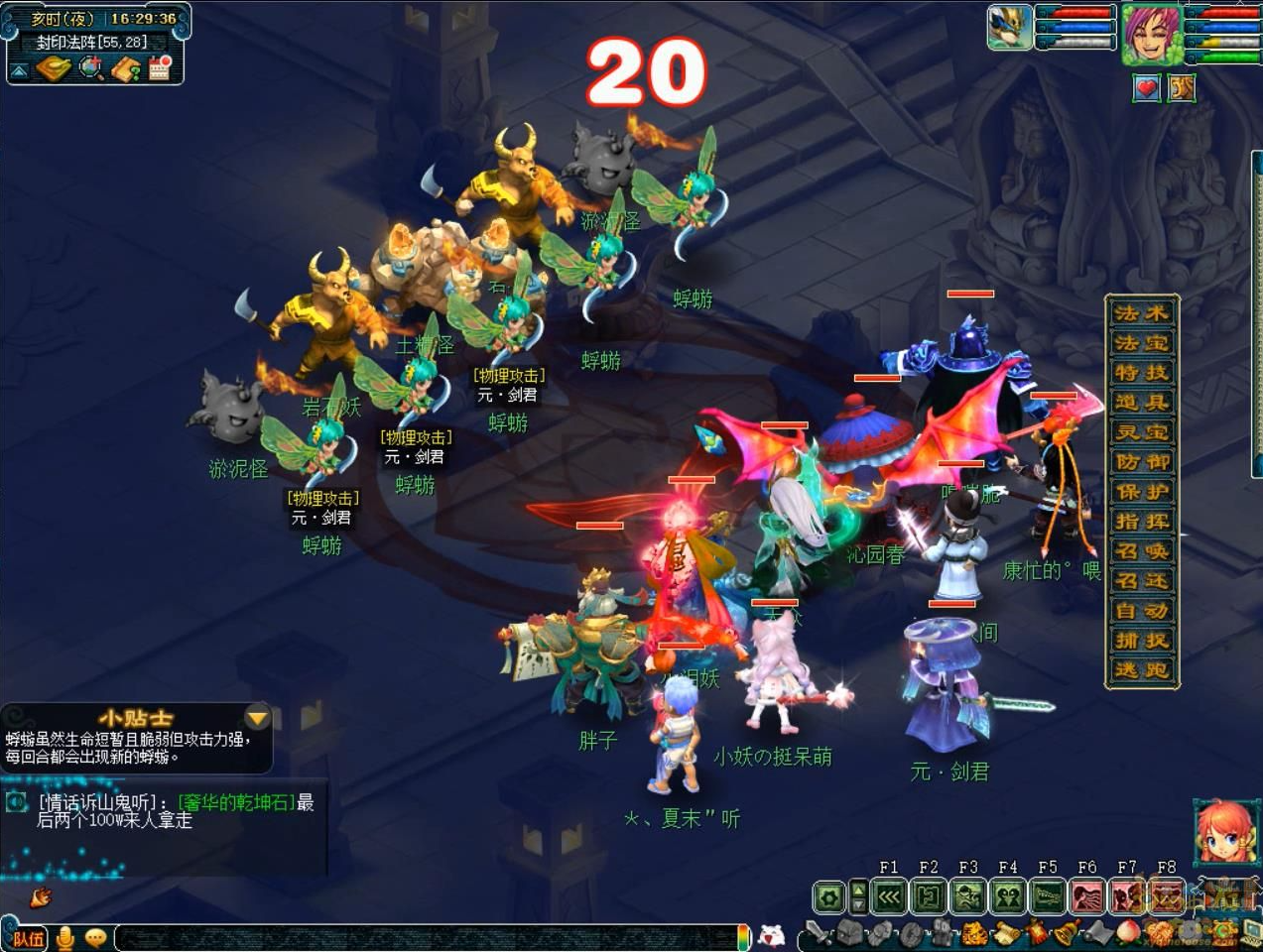This screenshot has width=1263, height=952.
Task: Open the speech bubble chat icon
Action: 96,937
